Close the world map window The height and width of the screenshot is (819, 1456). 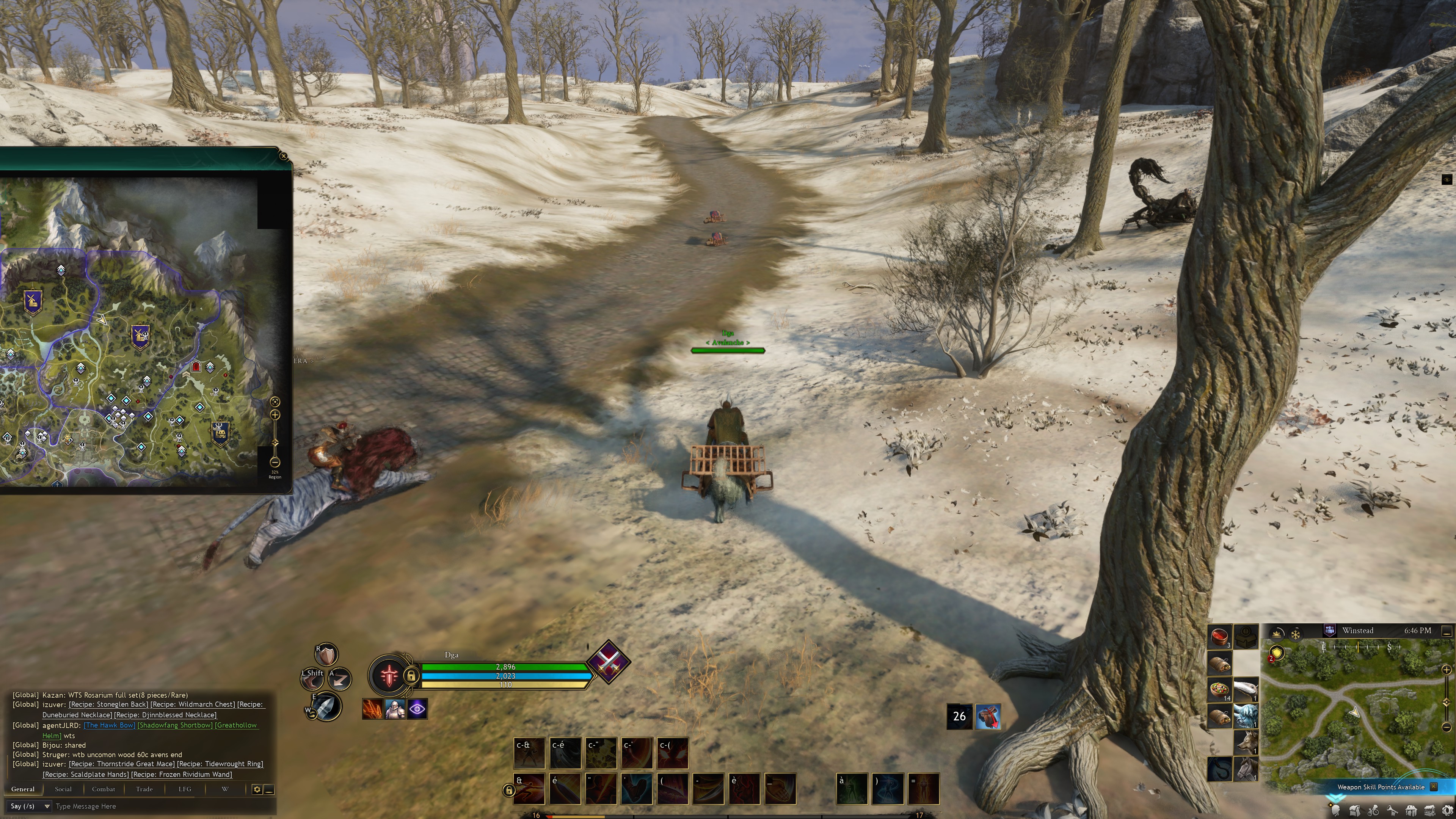click(x=284, y=156)
